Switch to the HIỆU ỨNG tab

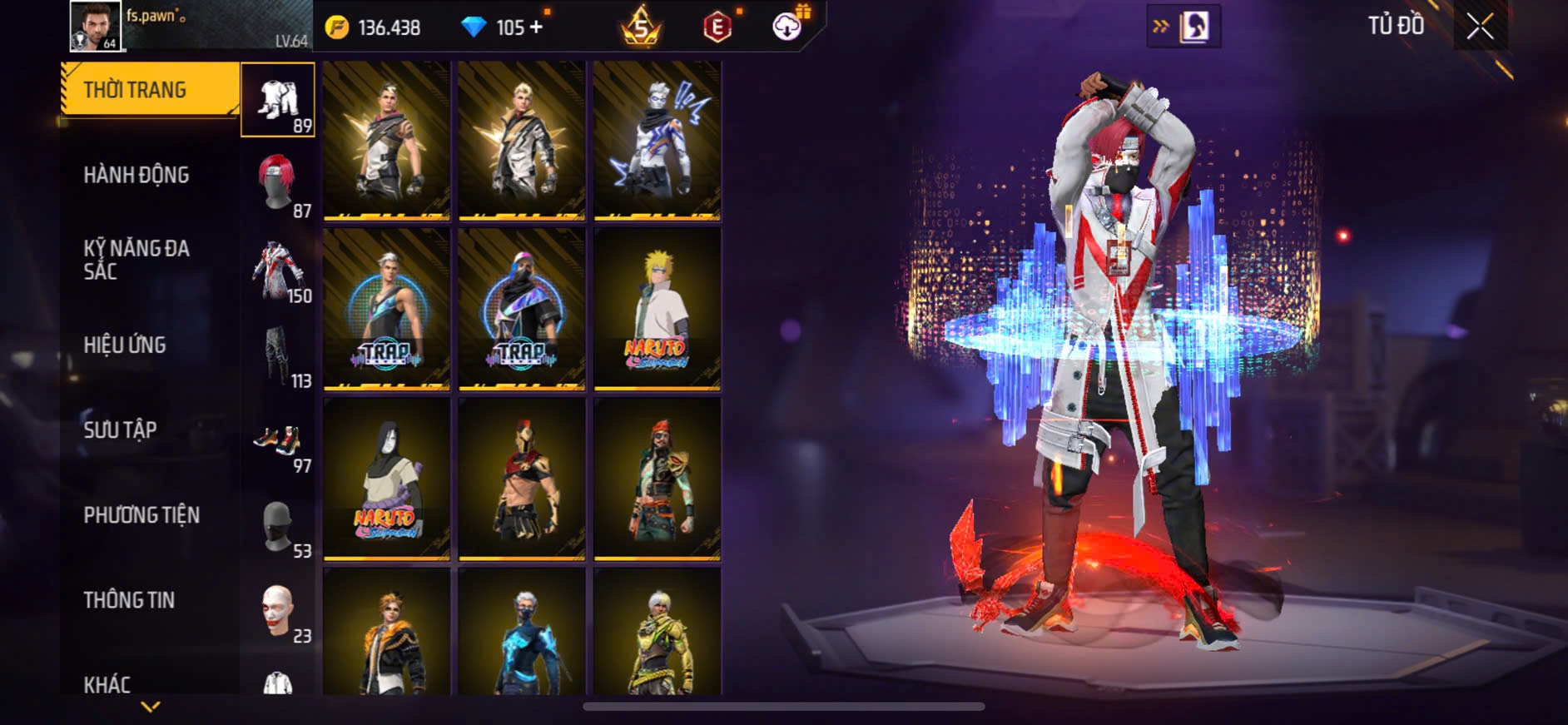point(125,345)
